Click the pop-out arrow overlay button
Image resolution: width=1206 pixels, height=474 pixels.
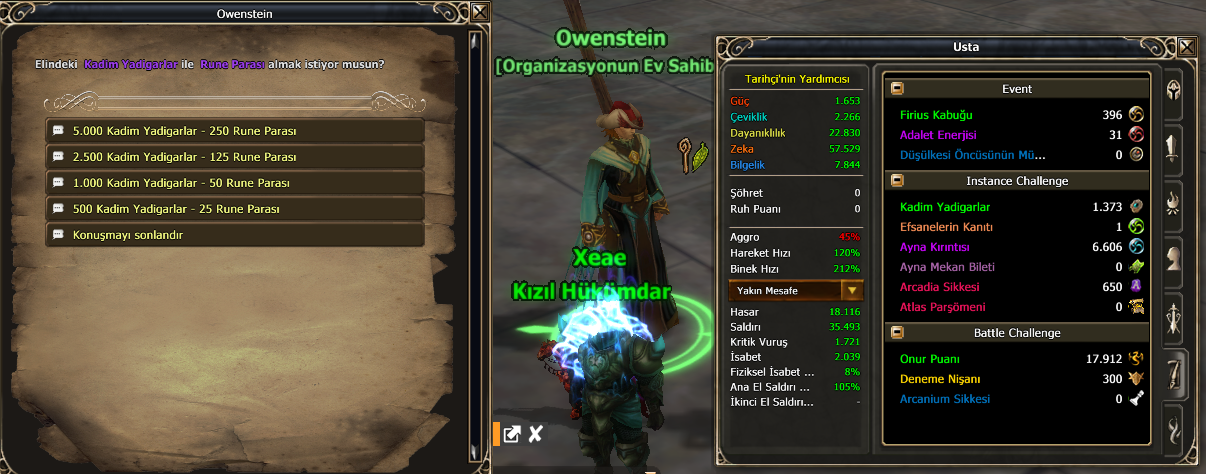coord(511,434)
